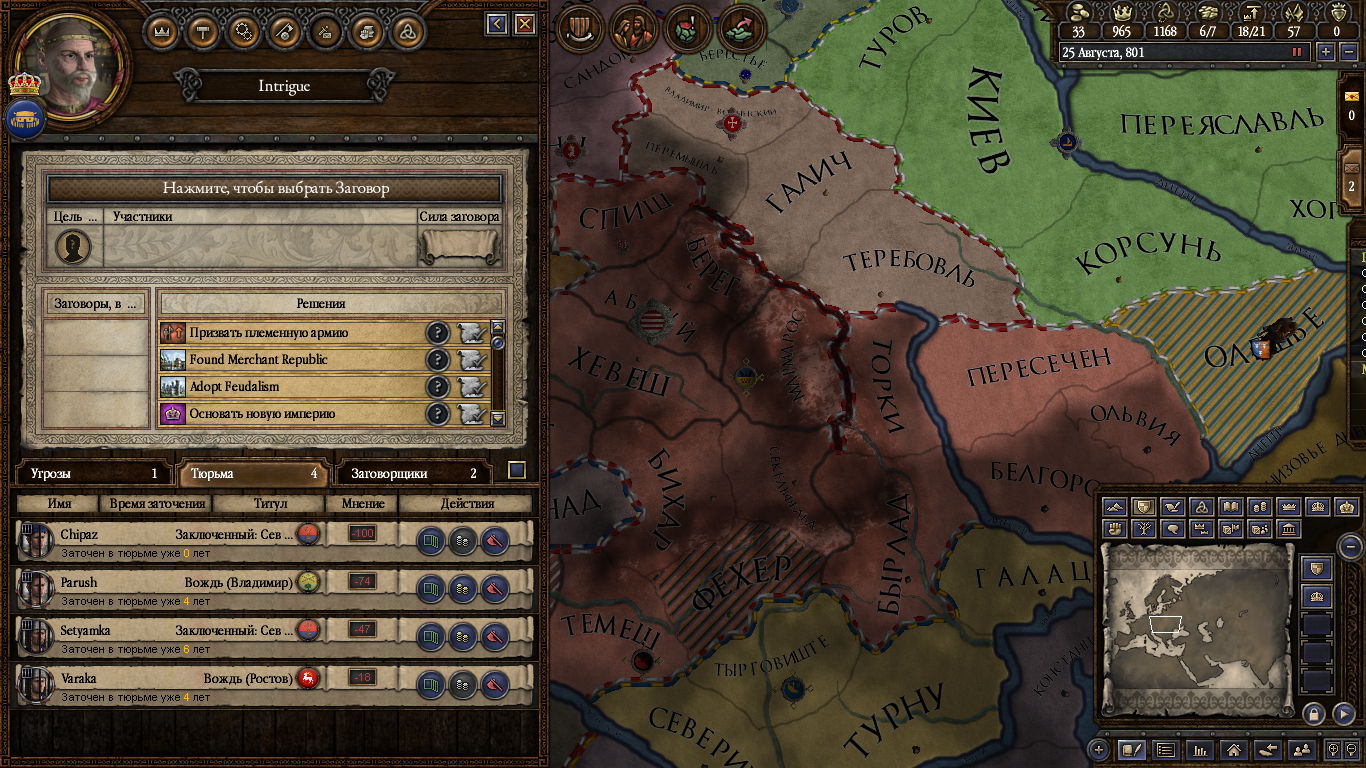1366x768 pixels.
Task: Switch to the Угрозы tab
Action: 93,473
